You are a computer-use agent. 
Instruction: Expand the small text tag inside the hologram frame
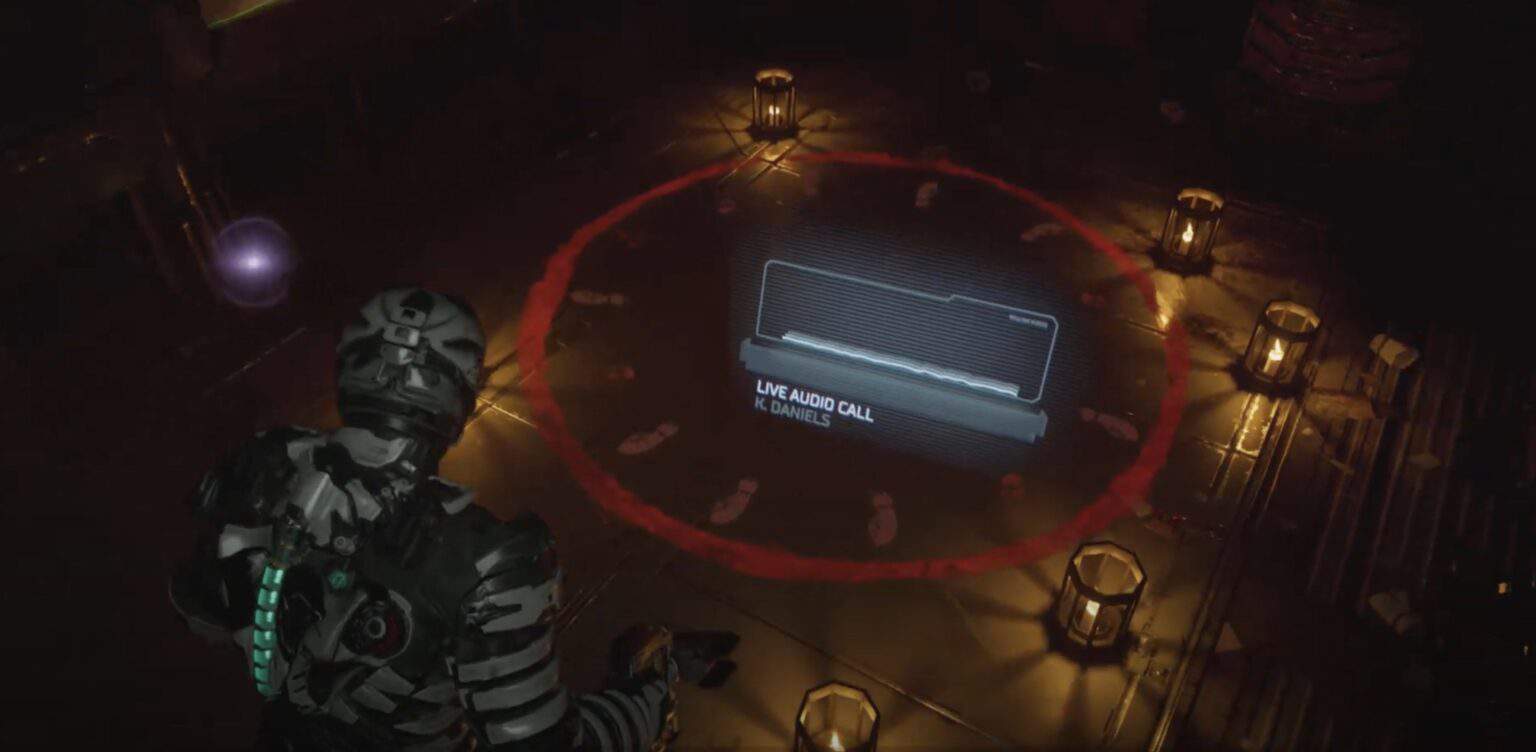coord(1028,321)
